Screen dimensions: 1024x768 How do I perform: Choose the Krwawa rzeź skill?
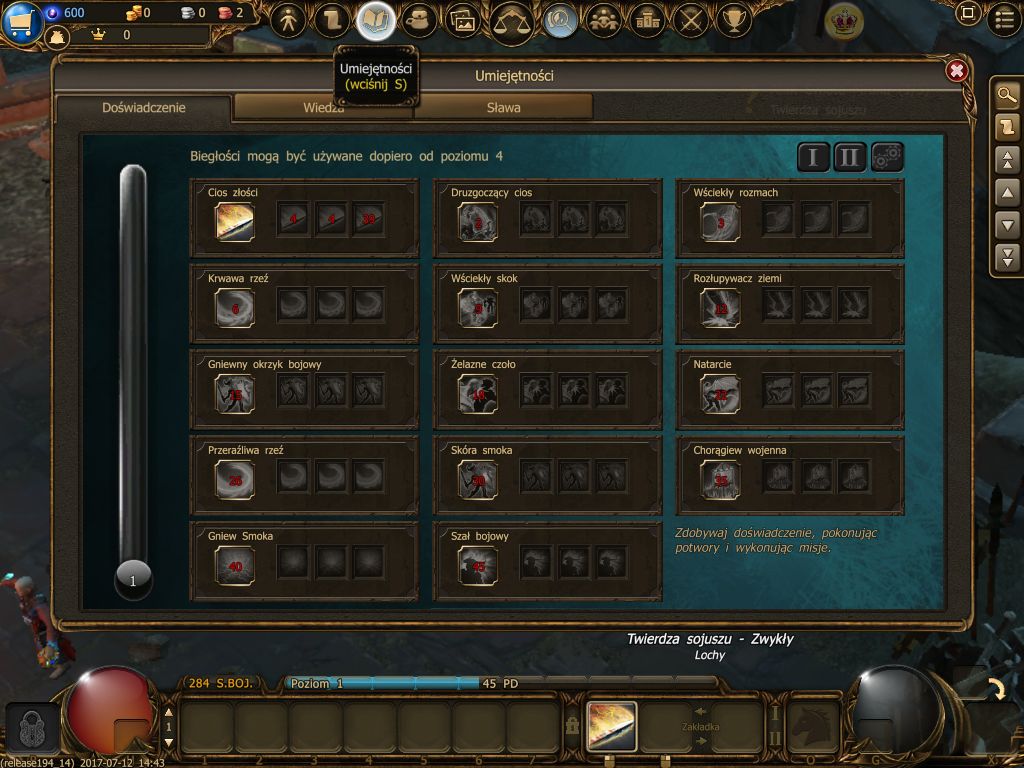235,308
